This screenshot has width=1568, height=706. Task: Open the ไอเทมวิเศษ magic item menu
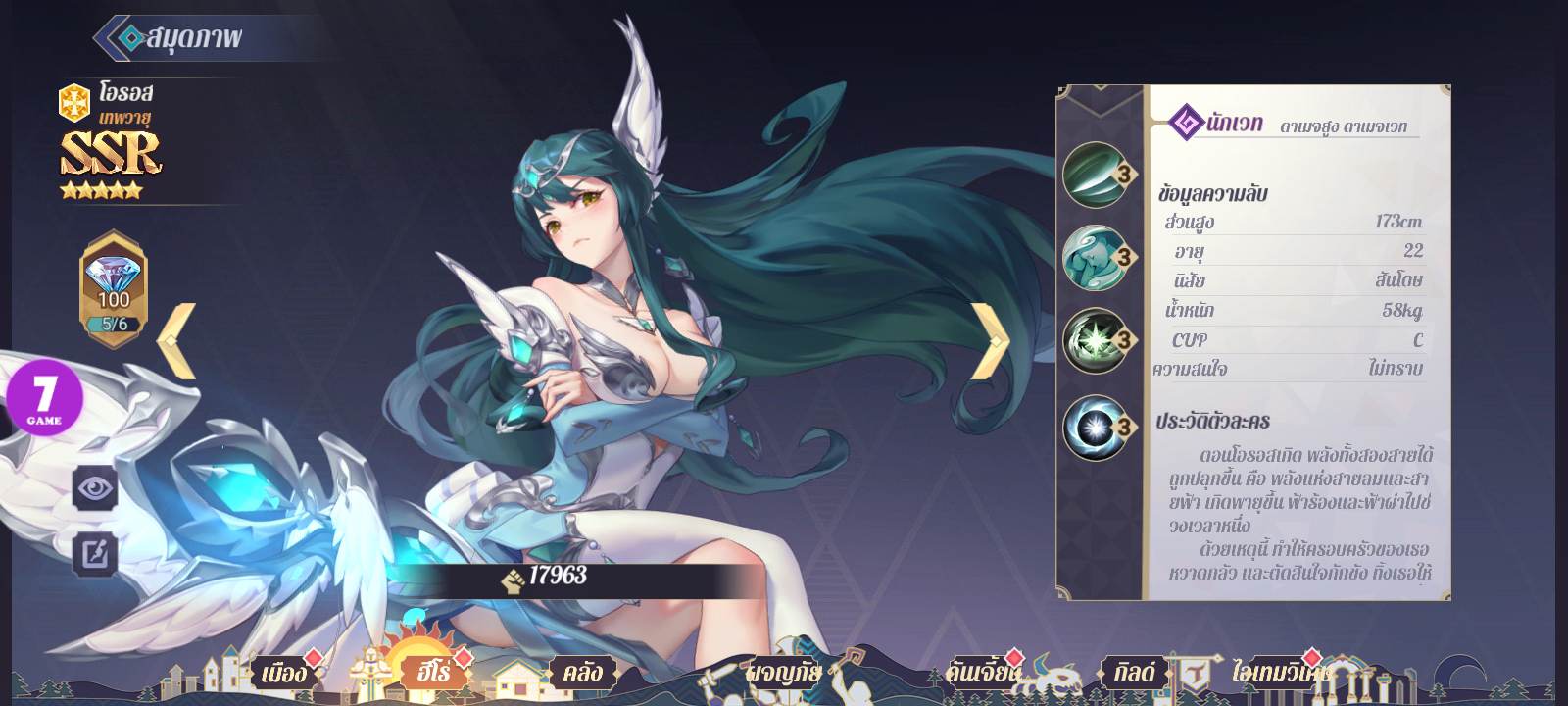pos(1281,674)
